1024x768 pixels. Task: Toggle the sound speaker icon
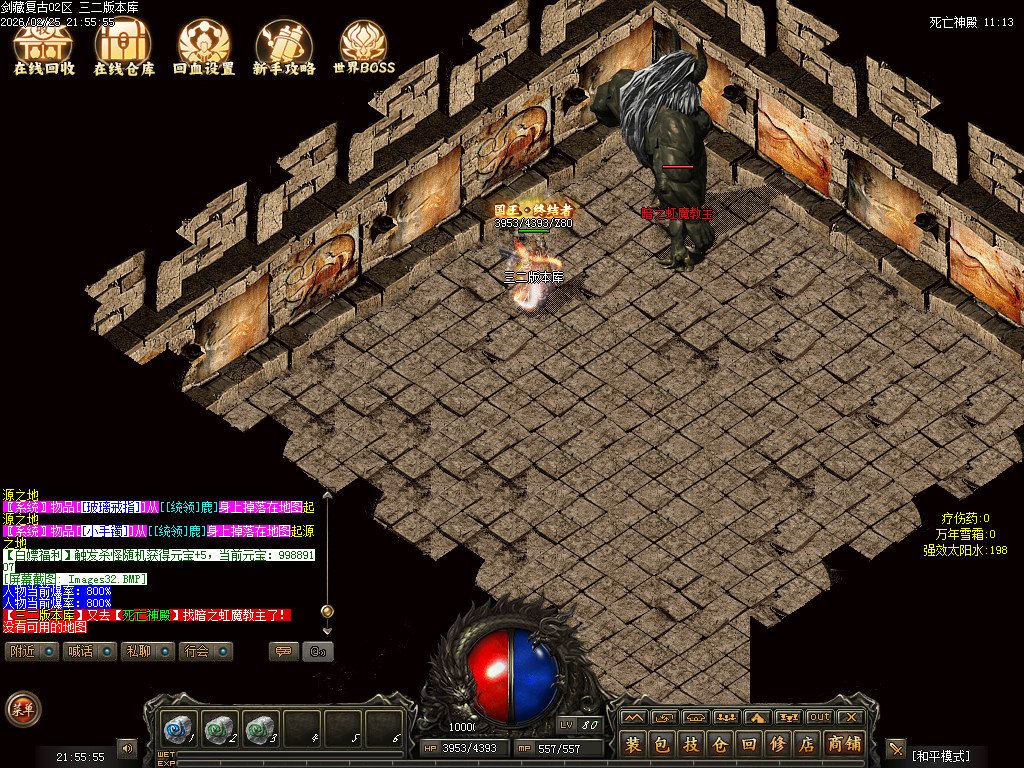tap(127, 747)
